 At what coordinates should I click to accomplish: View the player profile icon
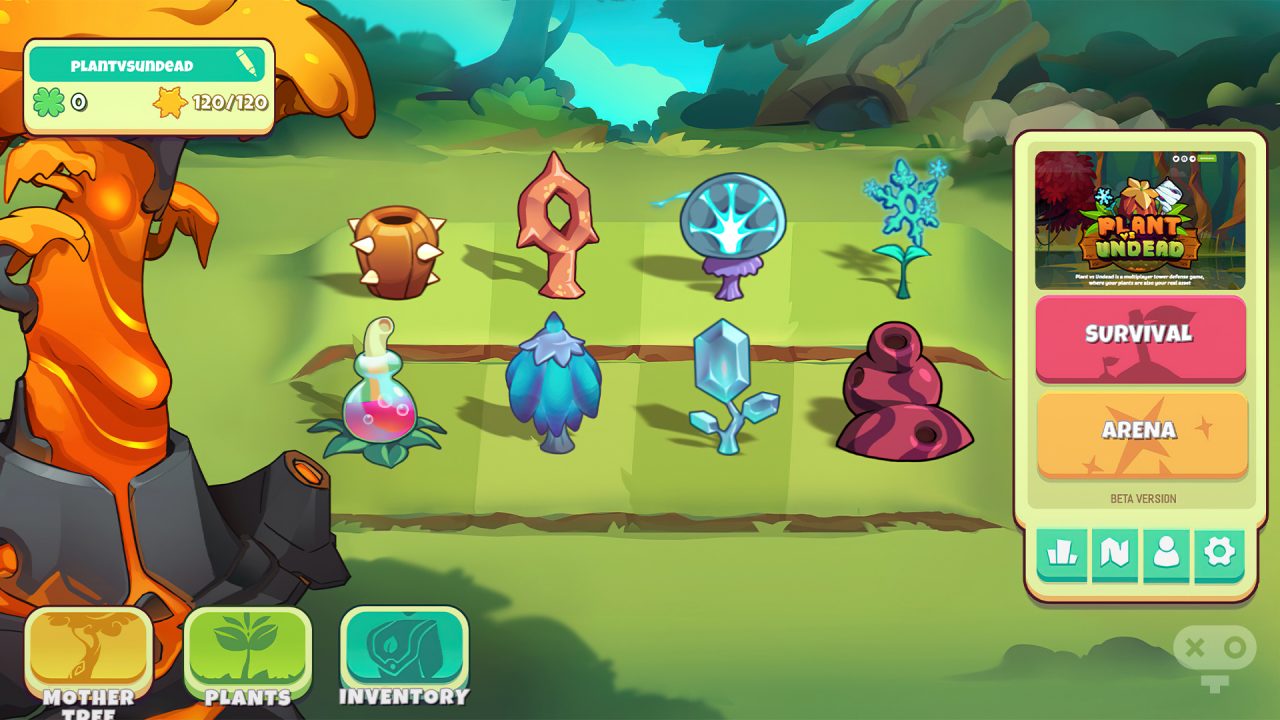pos(1166,554)
